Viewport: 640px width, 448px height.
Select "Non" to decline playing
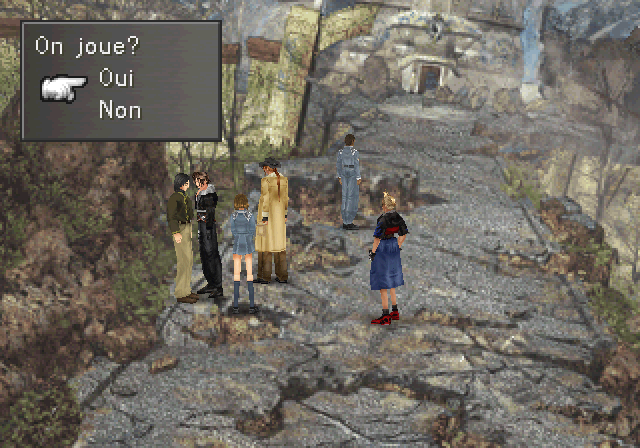(x=119, y=110)
